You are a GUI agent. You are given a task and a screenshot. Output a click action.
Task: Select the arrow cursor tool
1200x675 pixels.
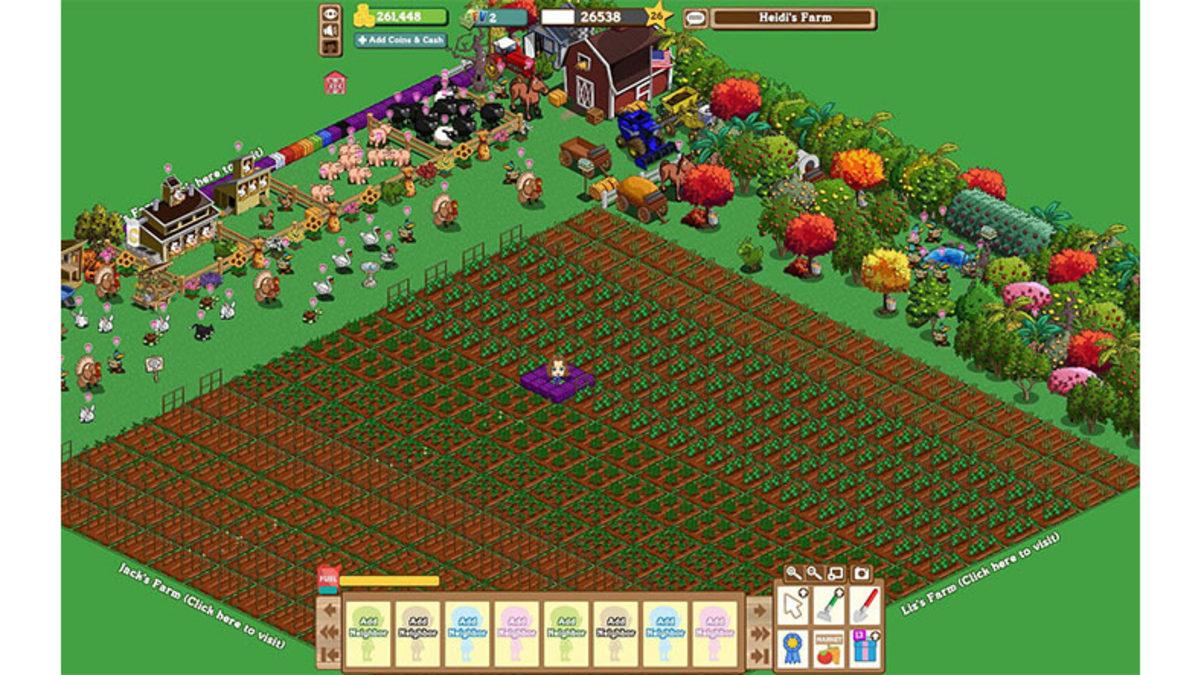[x=794, y=606]
